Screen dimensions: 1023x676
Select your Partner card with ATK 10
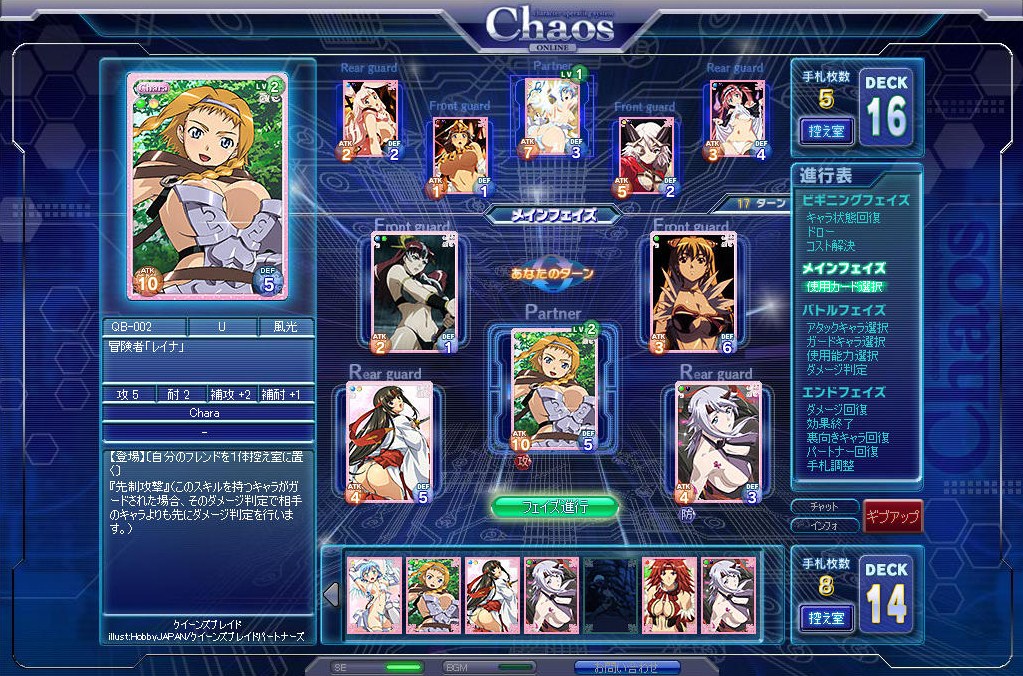point(554,390)
